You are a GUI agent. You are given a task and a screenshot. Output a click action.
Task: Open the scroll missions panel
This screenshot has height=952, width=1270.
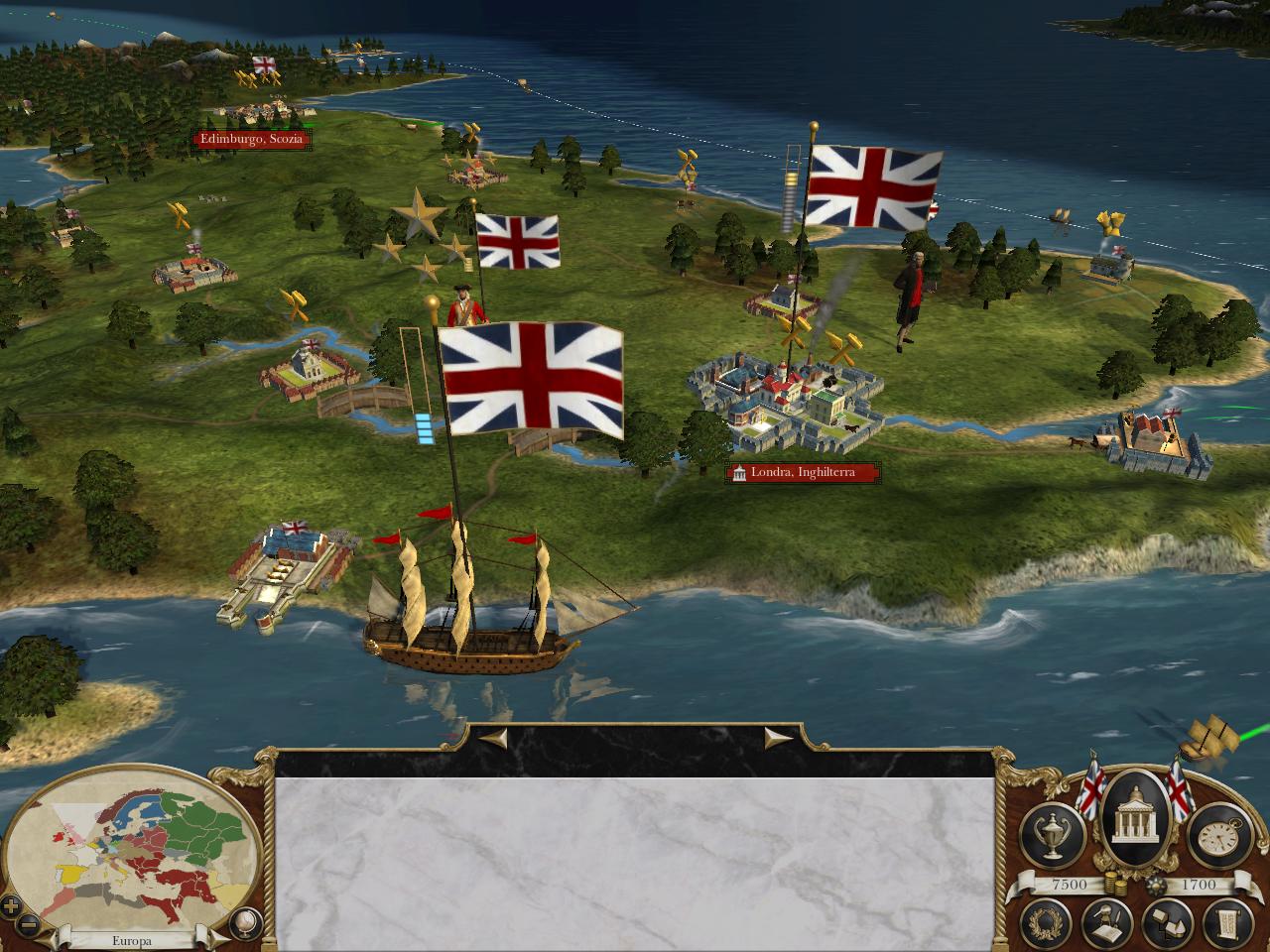[1226, 924]
